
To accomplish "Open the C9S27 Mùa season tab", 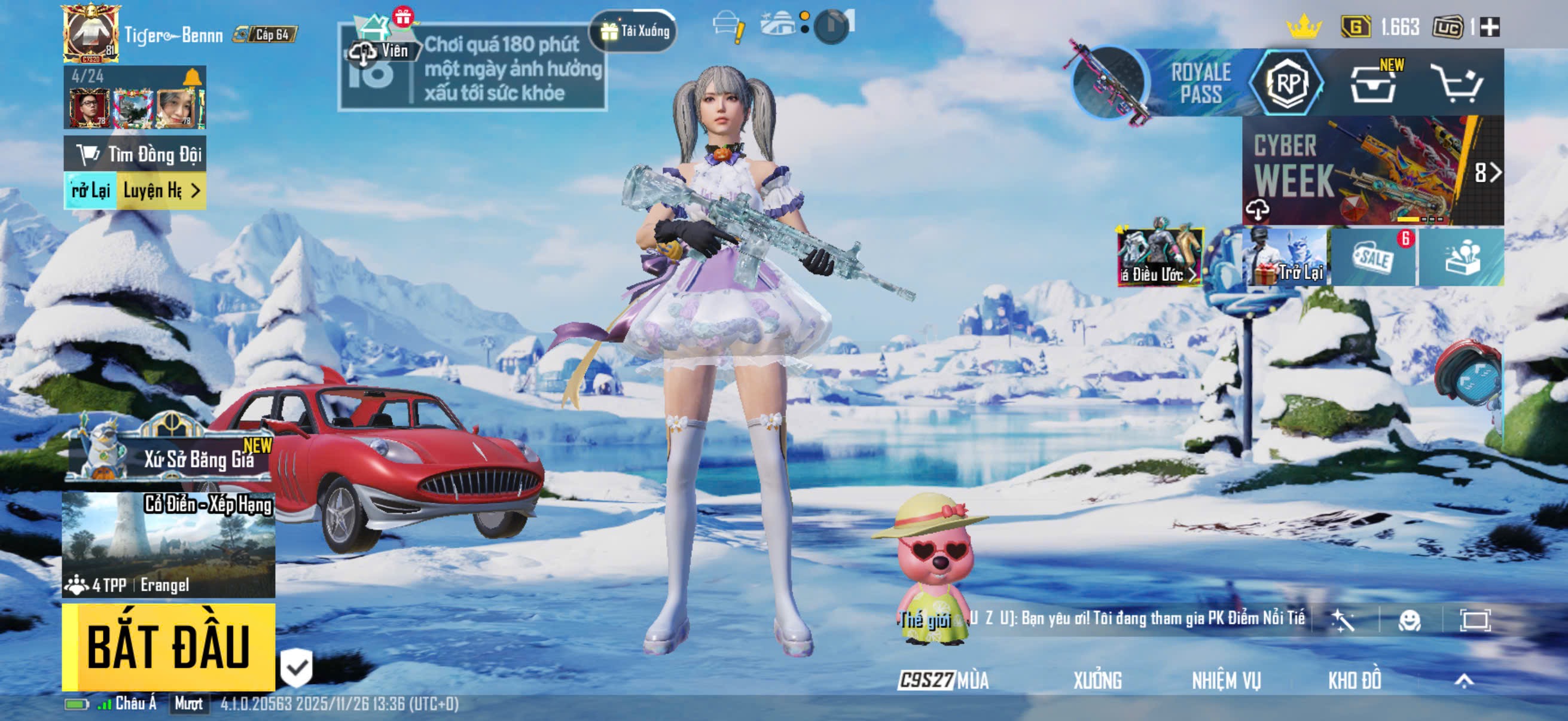I will (x=944, y=680).
